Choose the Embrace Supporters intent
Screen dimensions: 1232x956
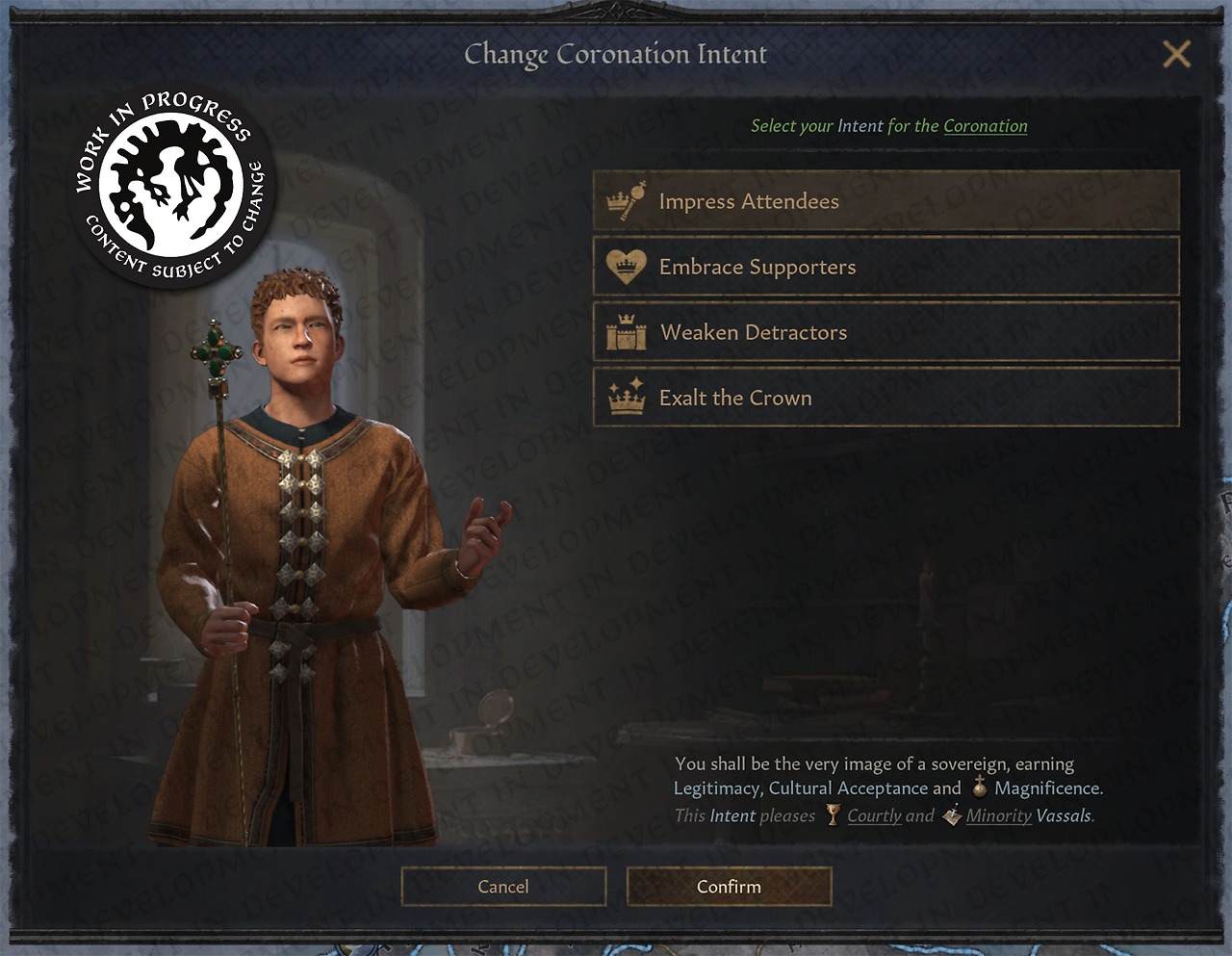885,267
